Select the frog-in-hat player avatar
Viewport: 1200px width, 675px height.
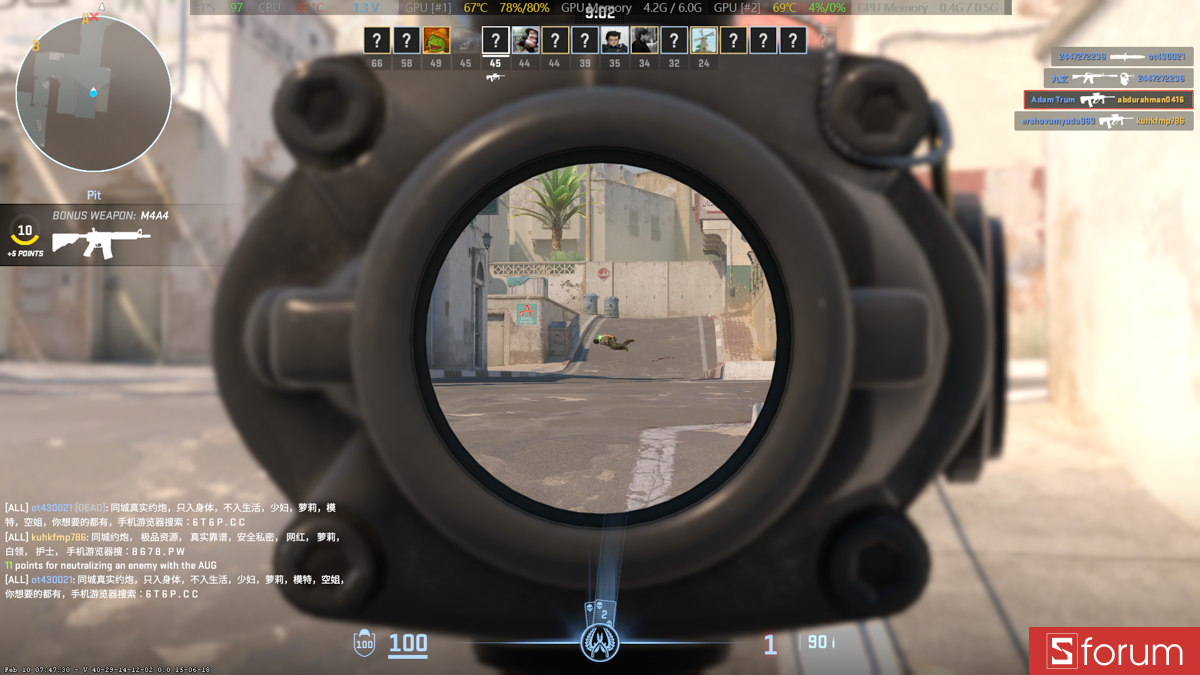pyautogui.click(x=436, y=40)
